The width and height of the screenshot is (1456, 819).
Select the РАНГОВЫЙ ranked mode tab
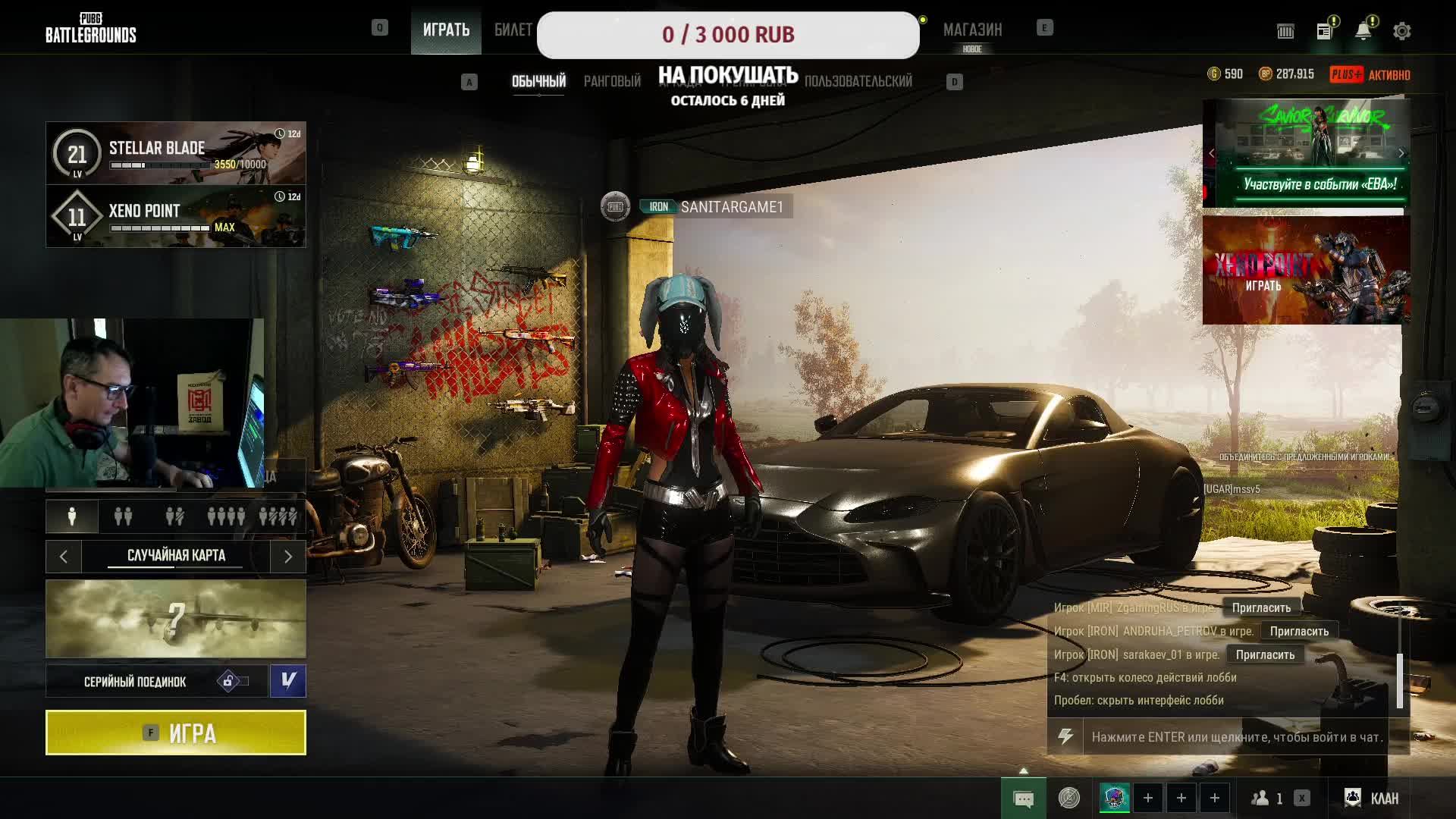coord(612,81)
